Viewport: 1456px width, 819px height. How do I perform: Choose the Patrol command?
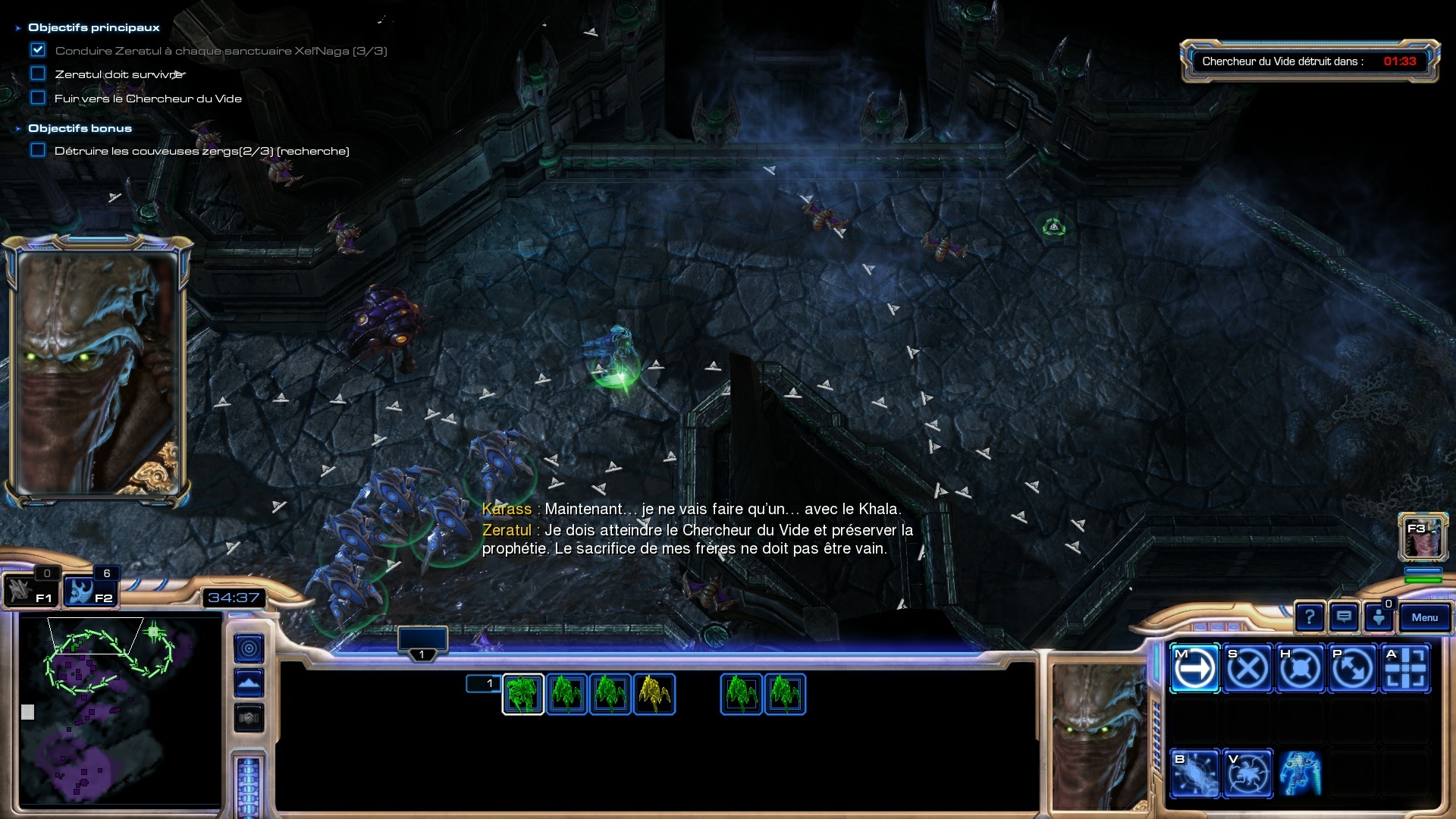pos(1353,669)
